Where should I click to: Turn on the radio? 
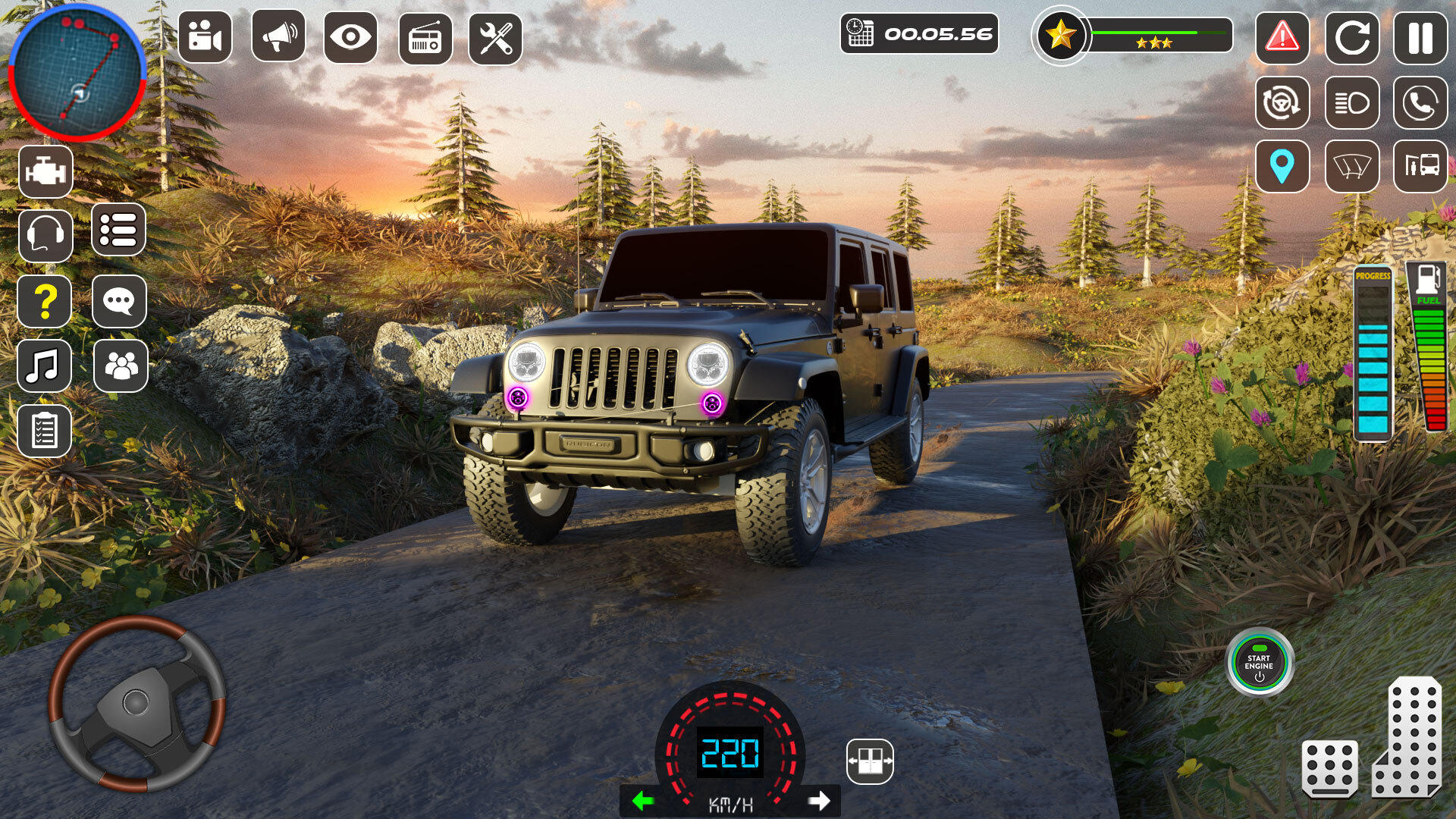pyautogui.click(x=425, y=38)
